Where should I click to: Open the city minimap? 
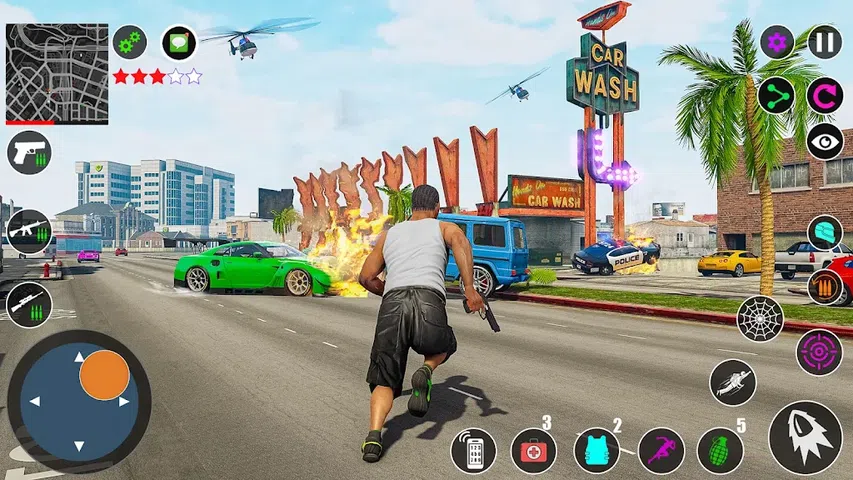pyautogui.click(x=57, y=73)
